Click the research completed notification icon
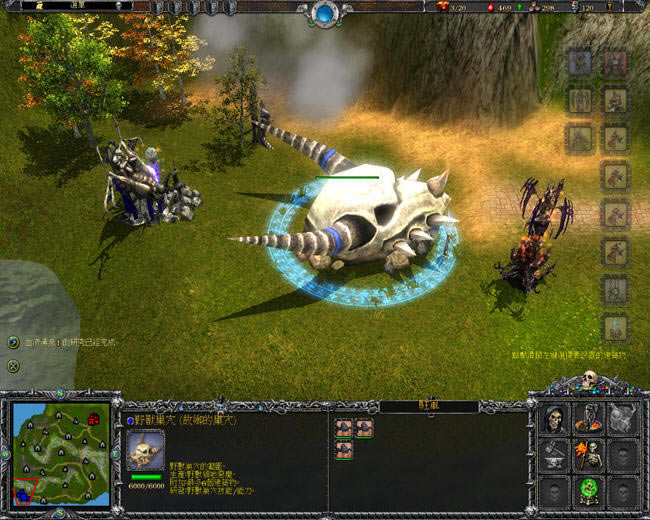 tap(13, 342)
